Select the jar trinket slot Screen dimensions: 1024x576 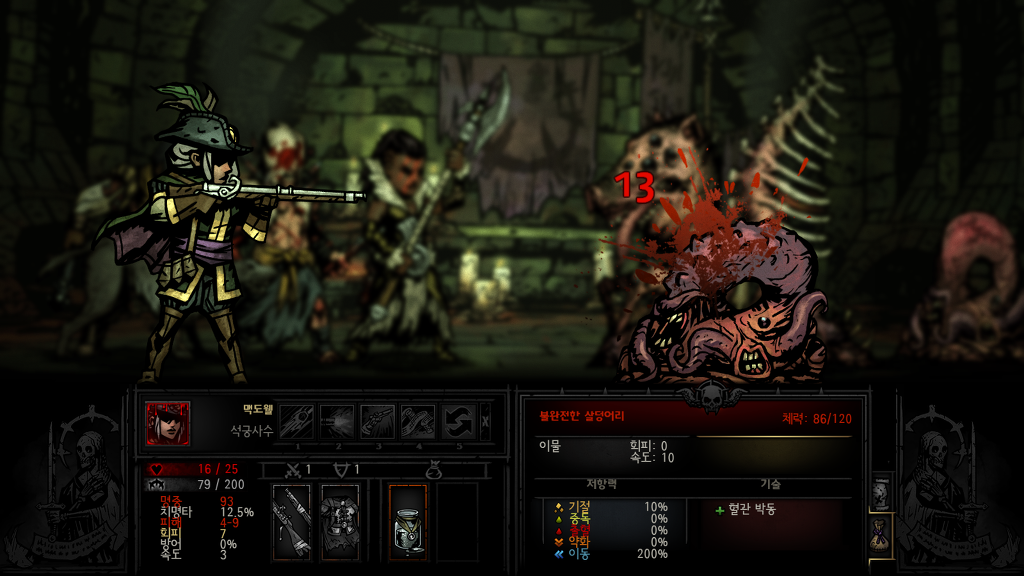tap(407, 521)
